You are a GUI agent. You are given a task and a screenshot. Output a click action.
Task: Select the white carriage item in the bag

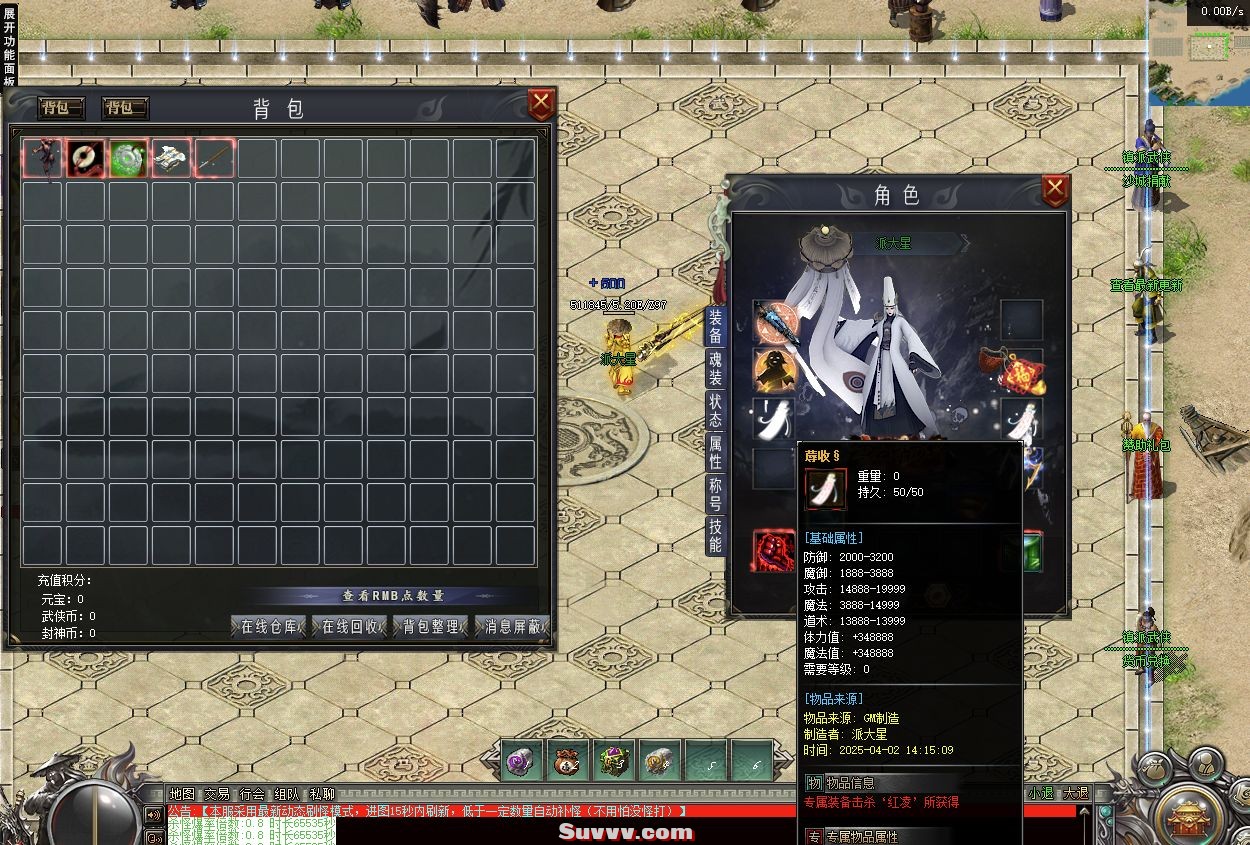(172, 159)
